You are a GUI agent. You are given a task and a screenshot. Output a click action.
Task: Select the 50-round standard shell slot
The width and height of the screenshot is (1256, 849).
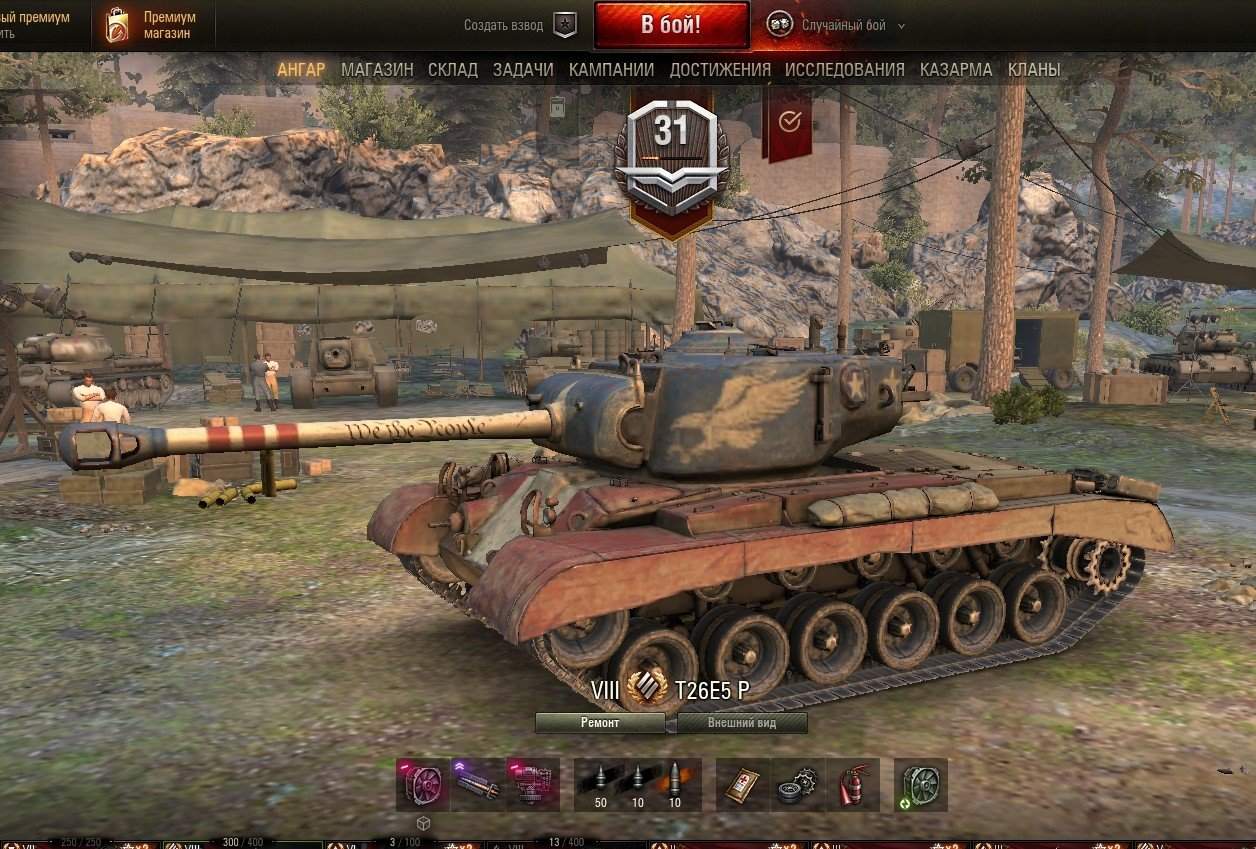tap(601, 784)
